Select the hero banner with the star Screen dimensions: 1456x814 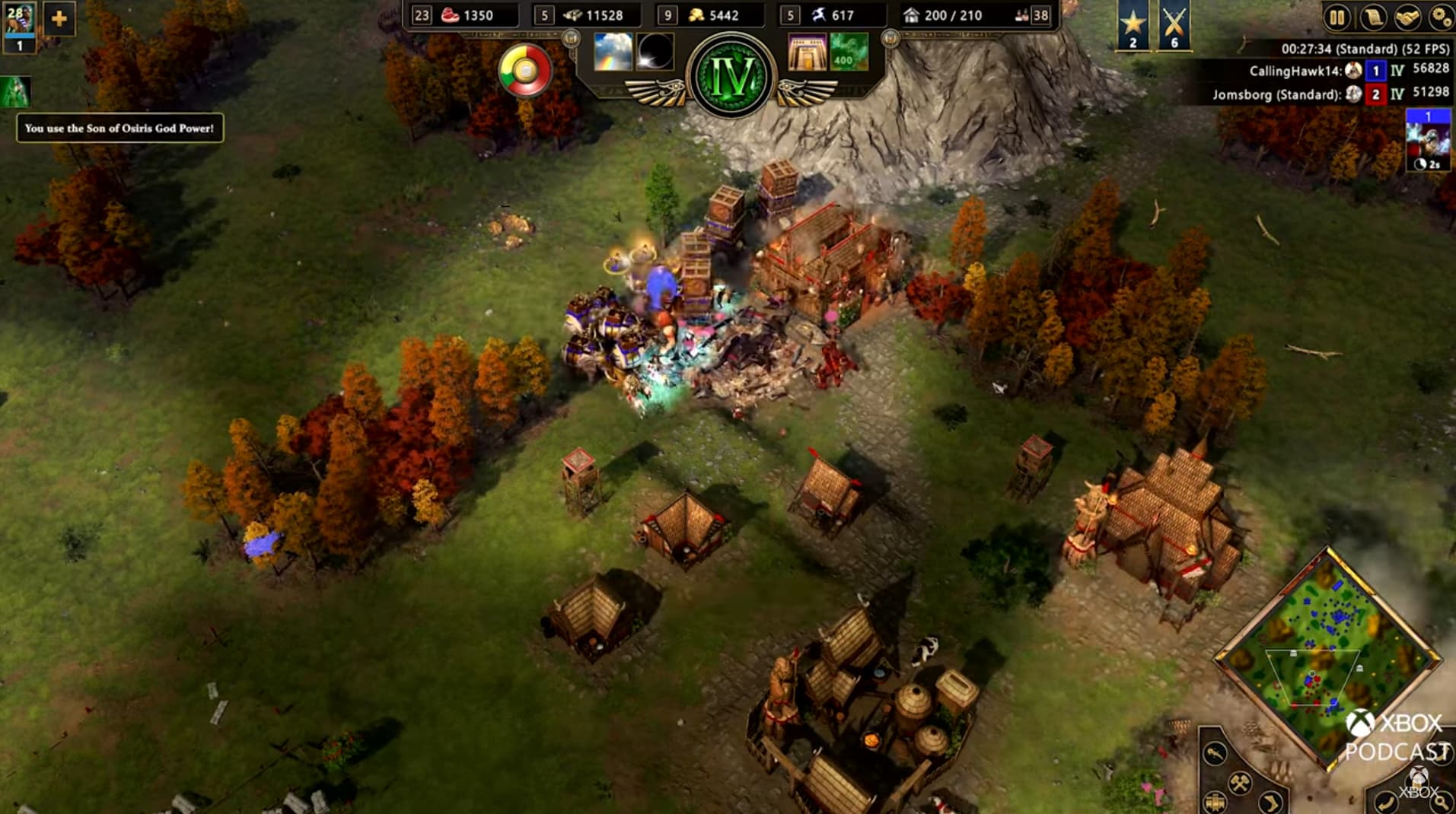pos(1133,25)
